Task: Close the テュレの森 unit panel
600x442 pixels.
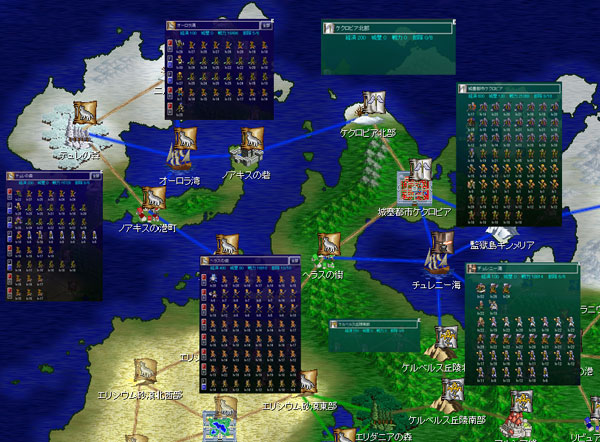Action: click(x=96, y=174)
